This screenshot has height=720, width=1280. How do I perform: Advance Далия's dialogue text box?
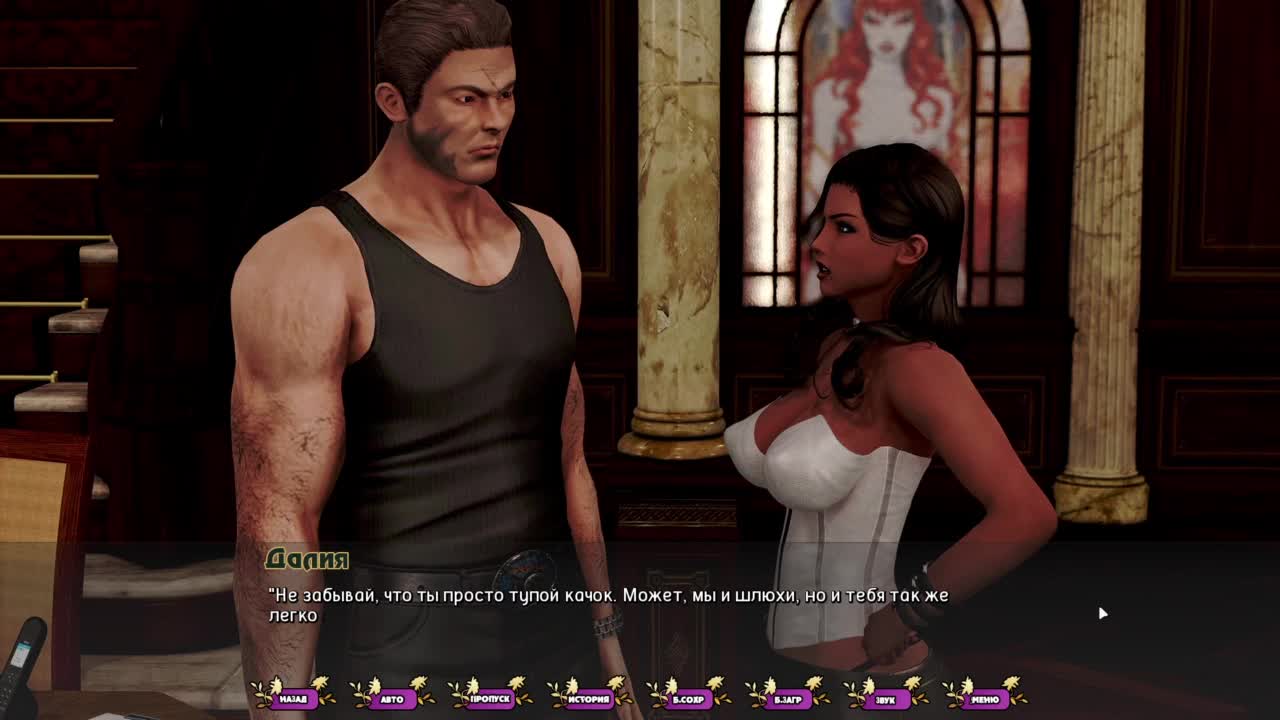(640, 606)
